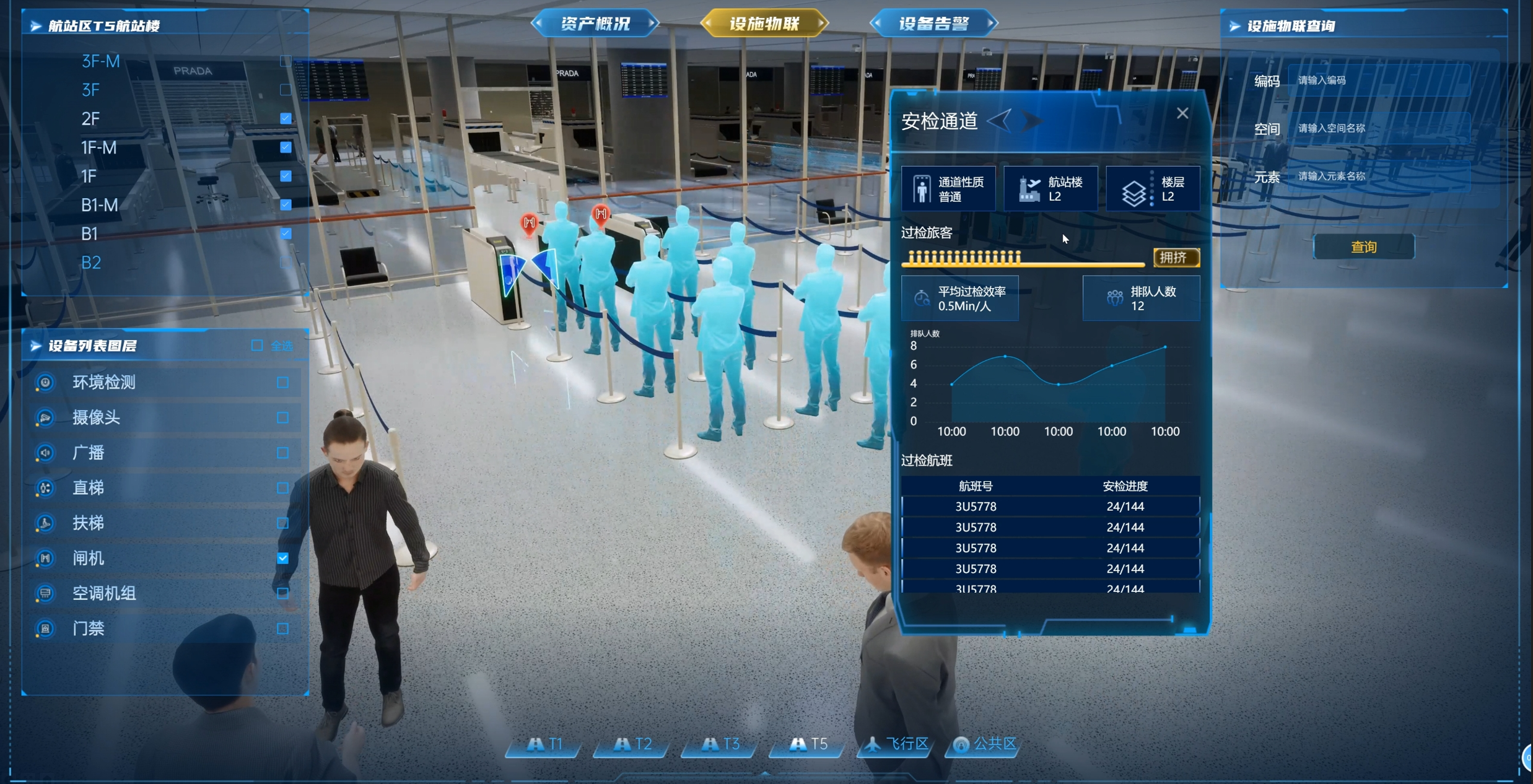Image resolution: width=1533 pixels, height=784 pixels.
Task: Toggle the 闸机 layer checkbox
Action: (x=283, y=558)
